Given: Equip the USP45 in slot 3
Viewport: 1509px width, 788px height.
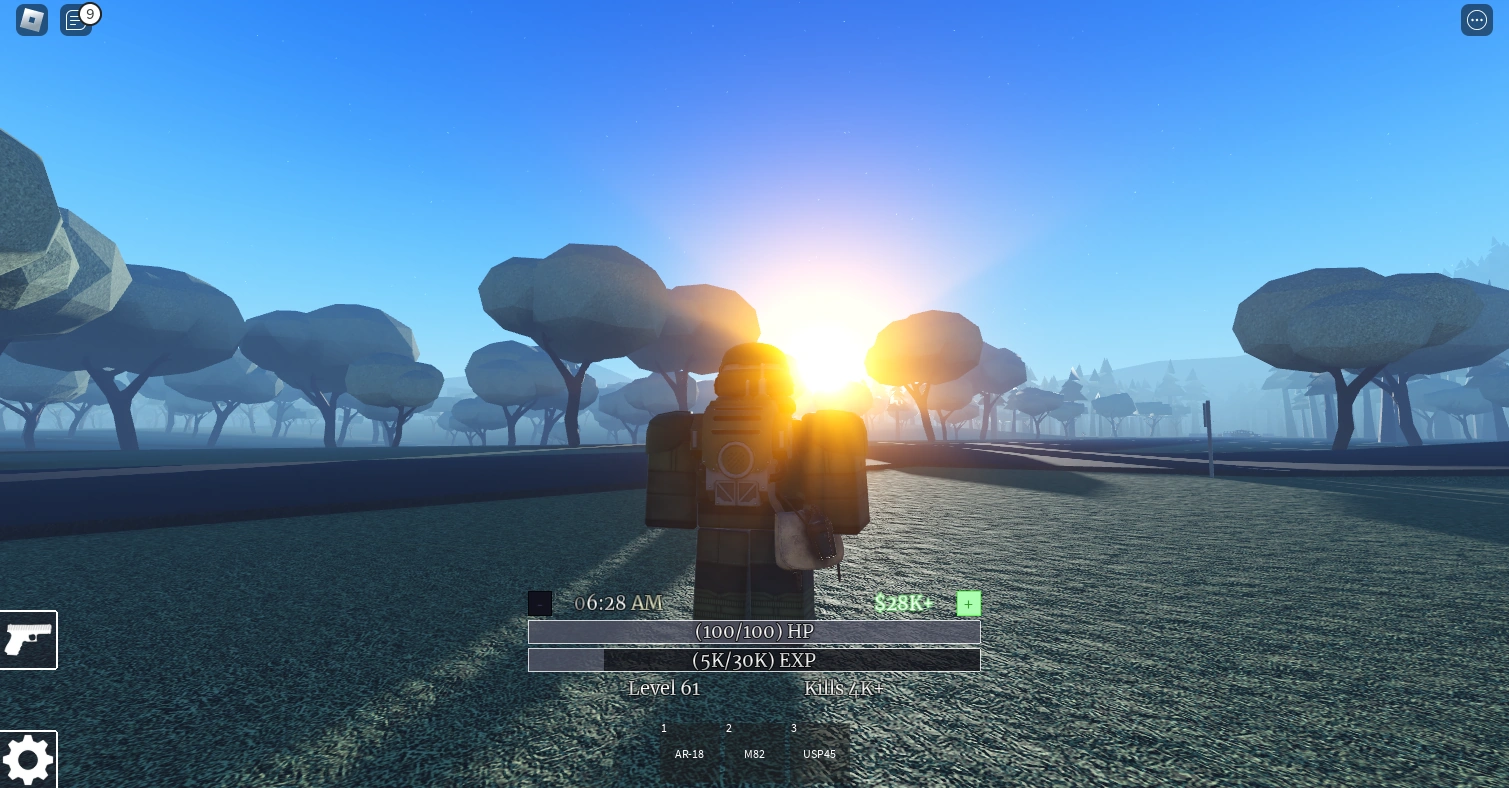Looking at the screenshot, I should pos(819,754).
